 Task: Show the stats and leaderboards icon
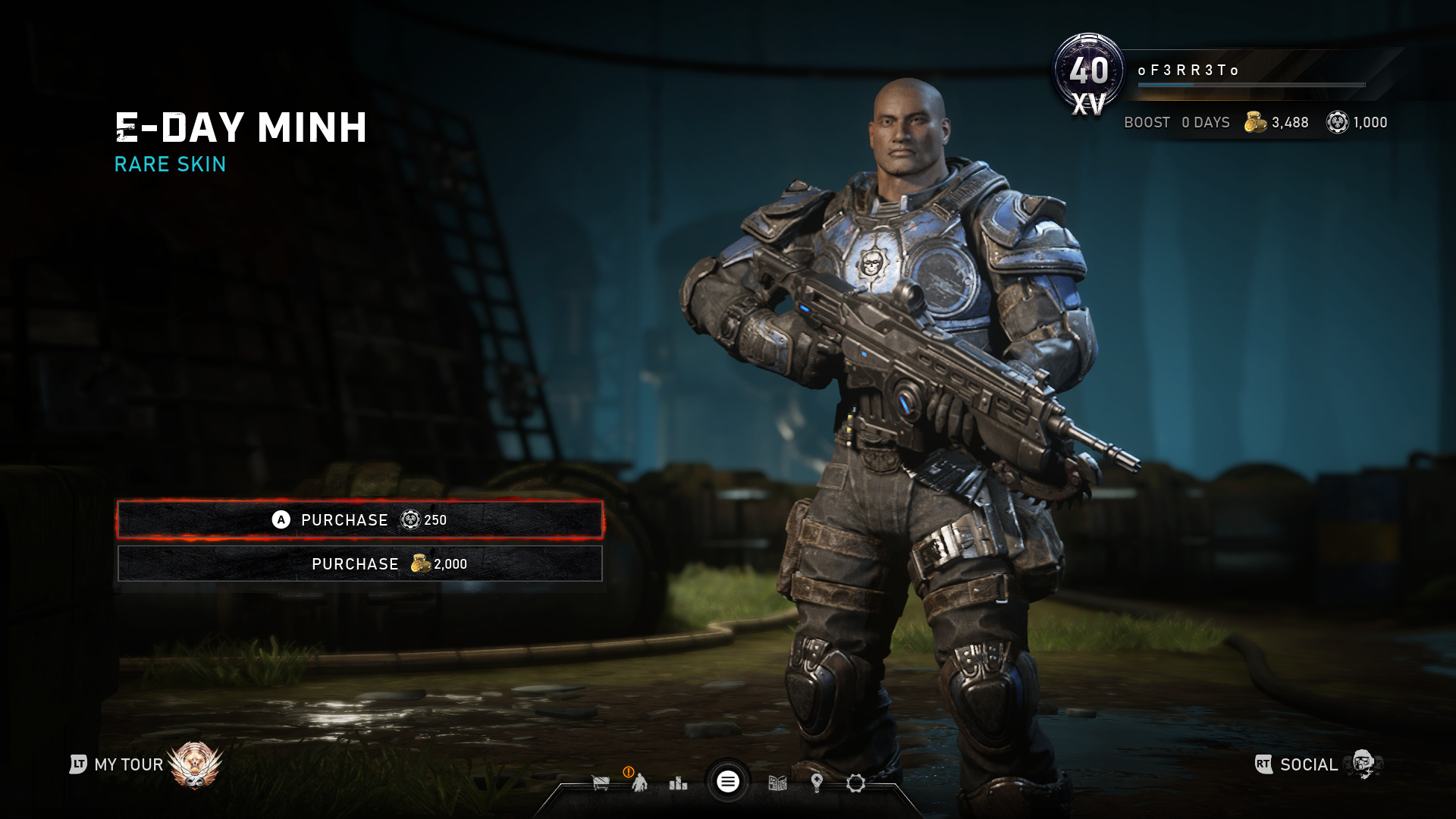coord(678,783)
